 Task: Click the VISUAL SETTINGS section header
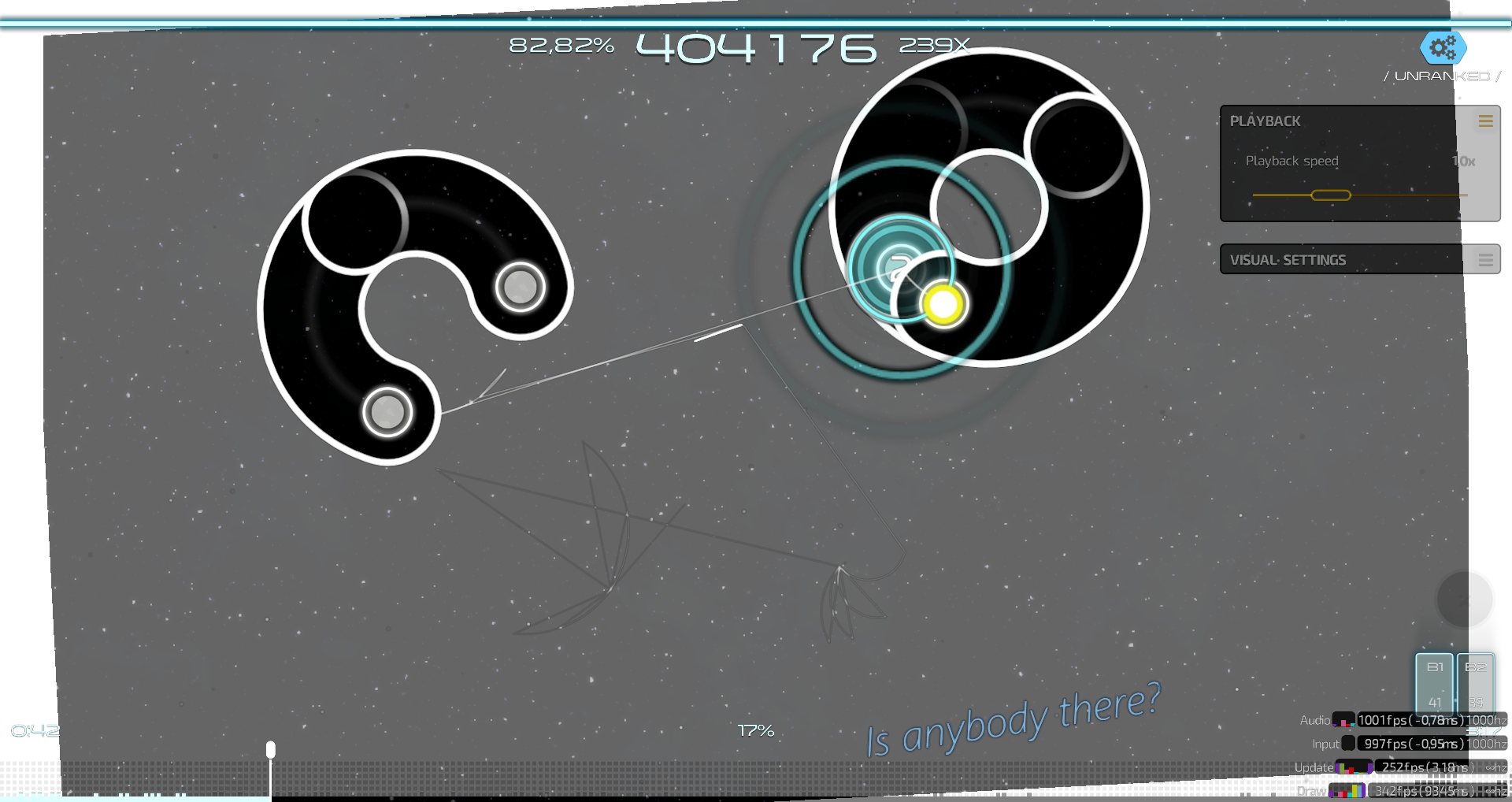click(x=1289, y=260)
